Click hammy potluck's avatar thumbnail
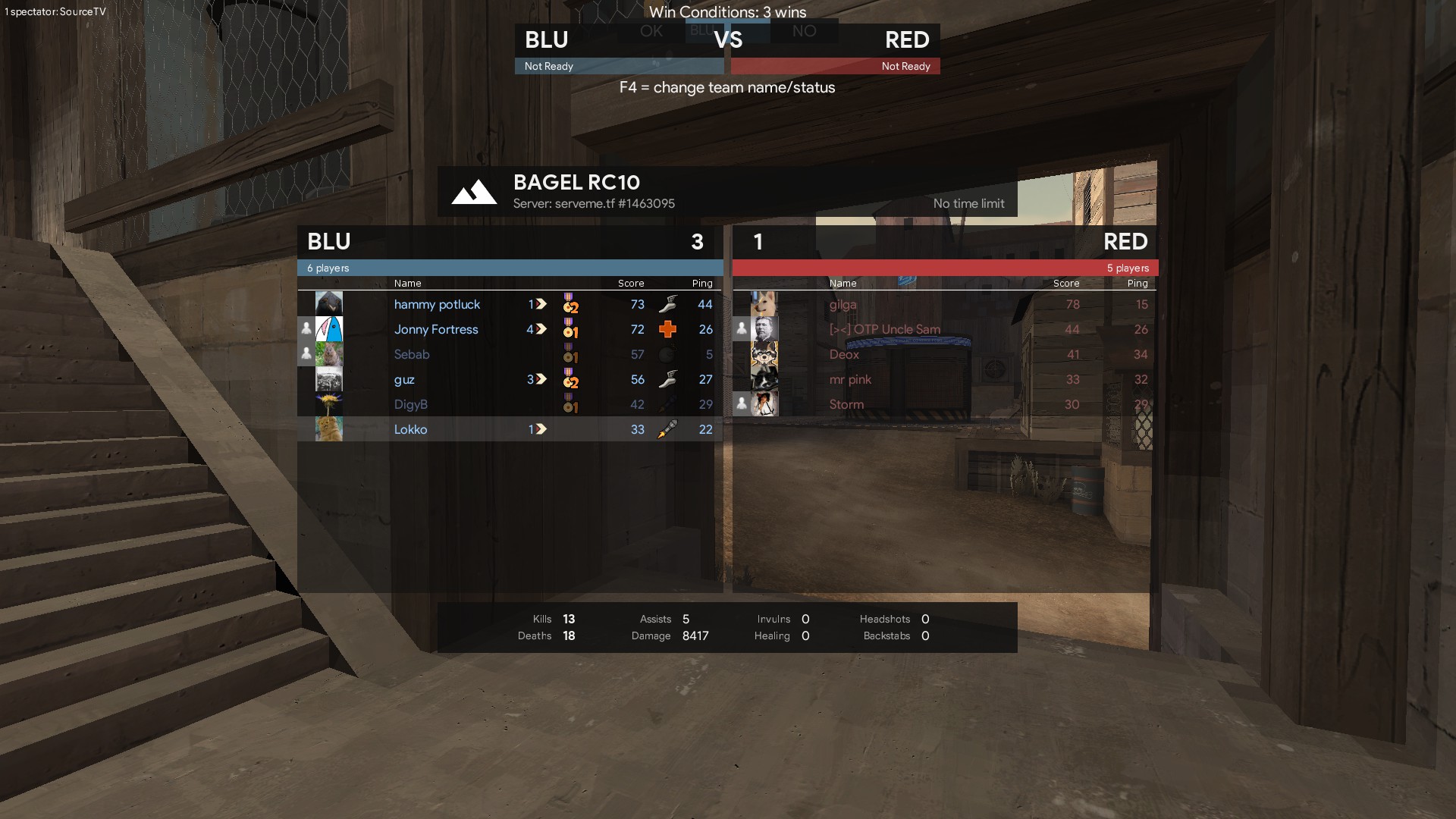This screenshot has width=1456, height=819. (329, 303)
